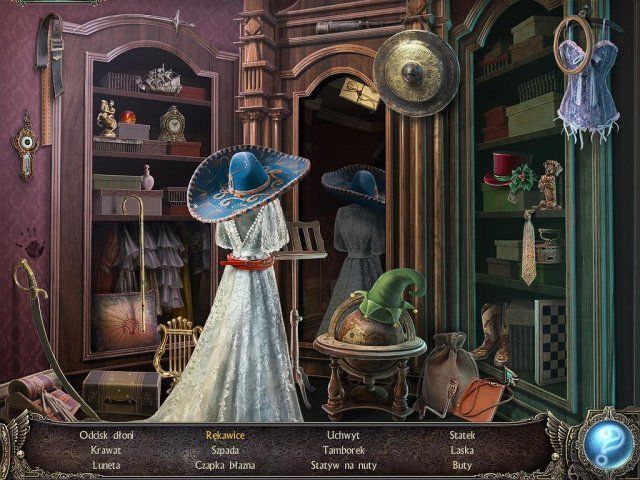Click 'Statek' in the object list

[x=462, y=435]
